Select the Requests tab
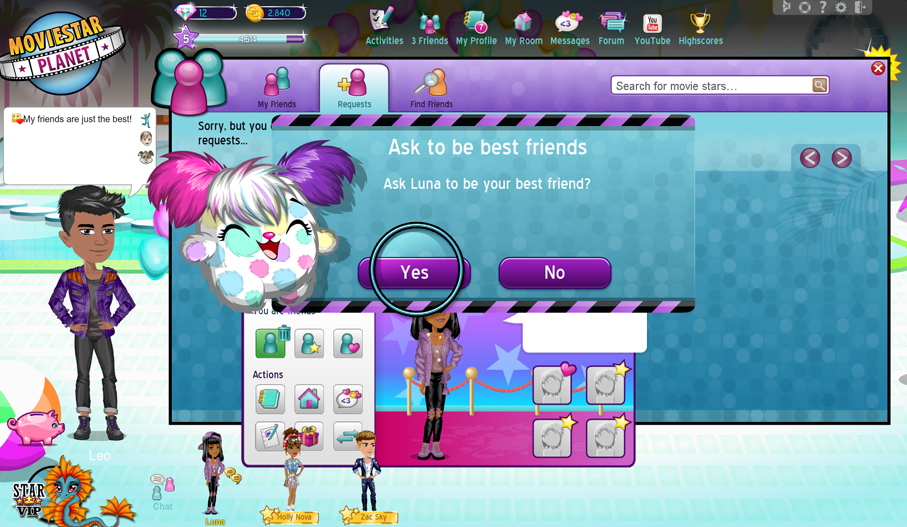 tap(354, 88)
